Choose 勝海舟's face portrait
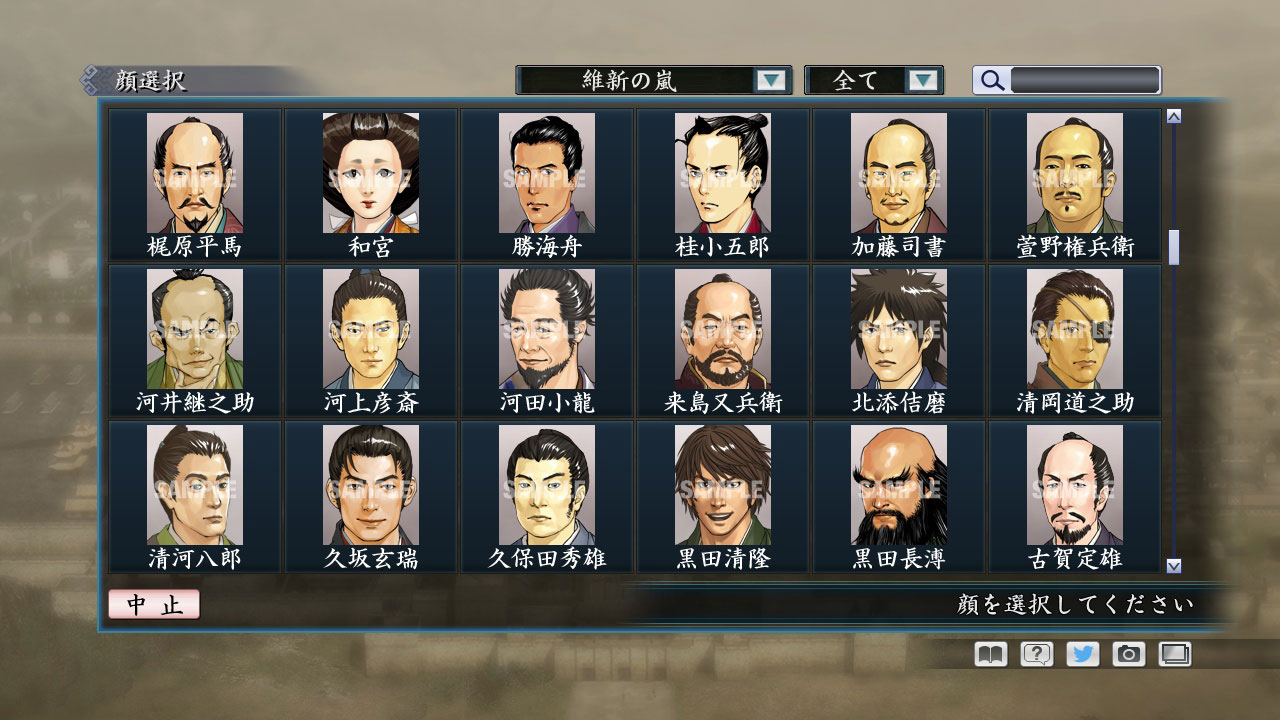The height and width of the screenshot is (720, 1280). coord(546,172)
